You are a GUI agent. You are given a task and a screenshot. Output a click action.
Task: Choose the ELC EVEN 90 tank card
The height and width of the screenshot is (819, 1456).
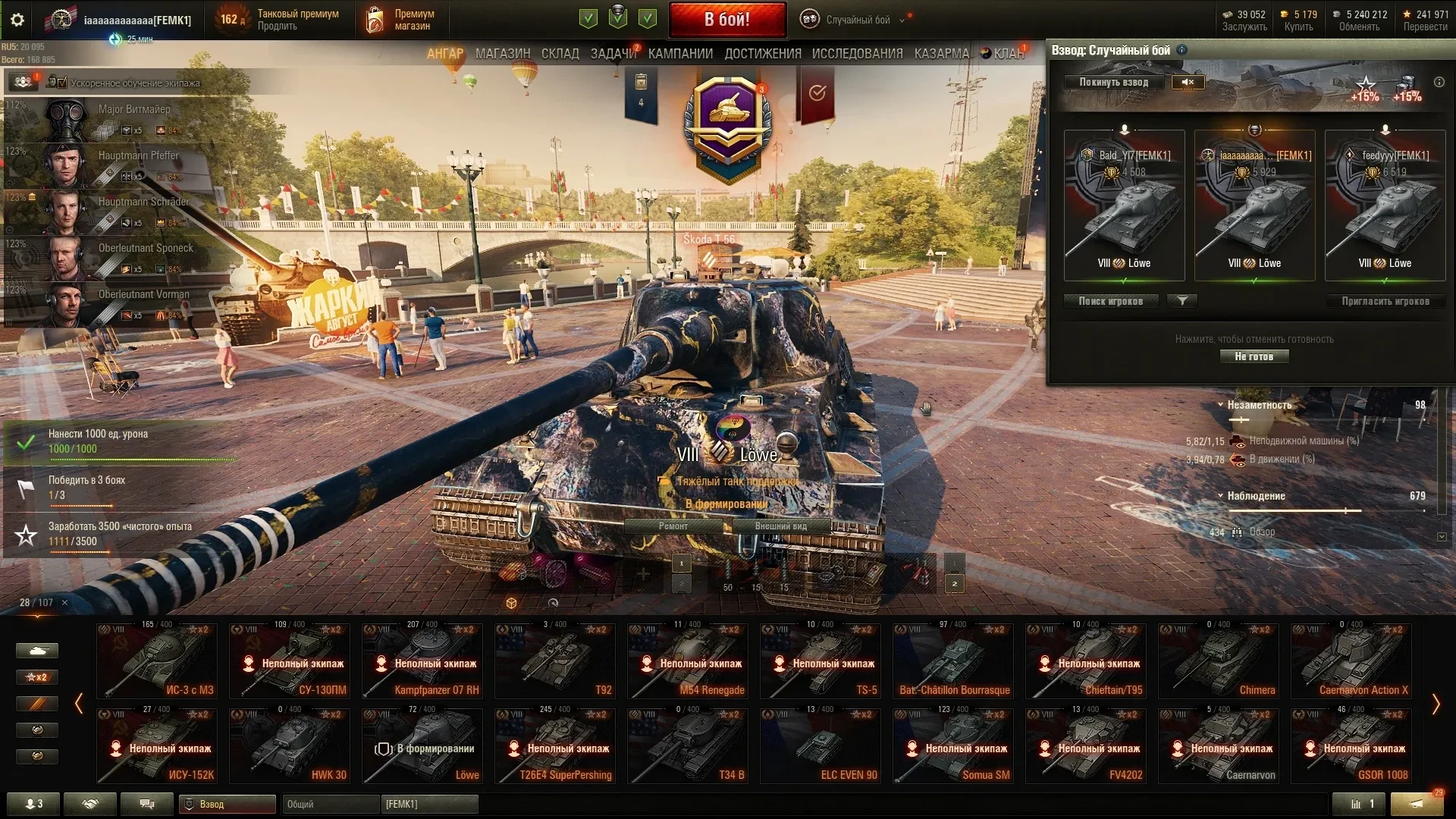click(821, 745)
